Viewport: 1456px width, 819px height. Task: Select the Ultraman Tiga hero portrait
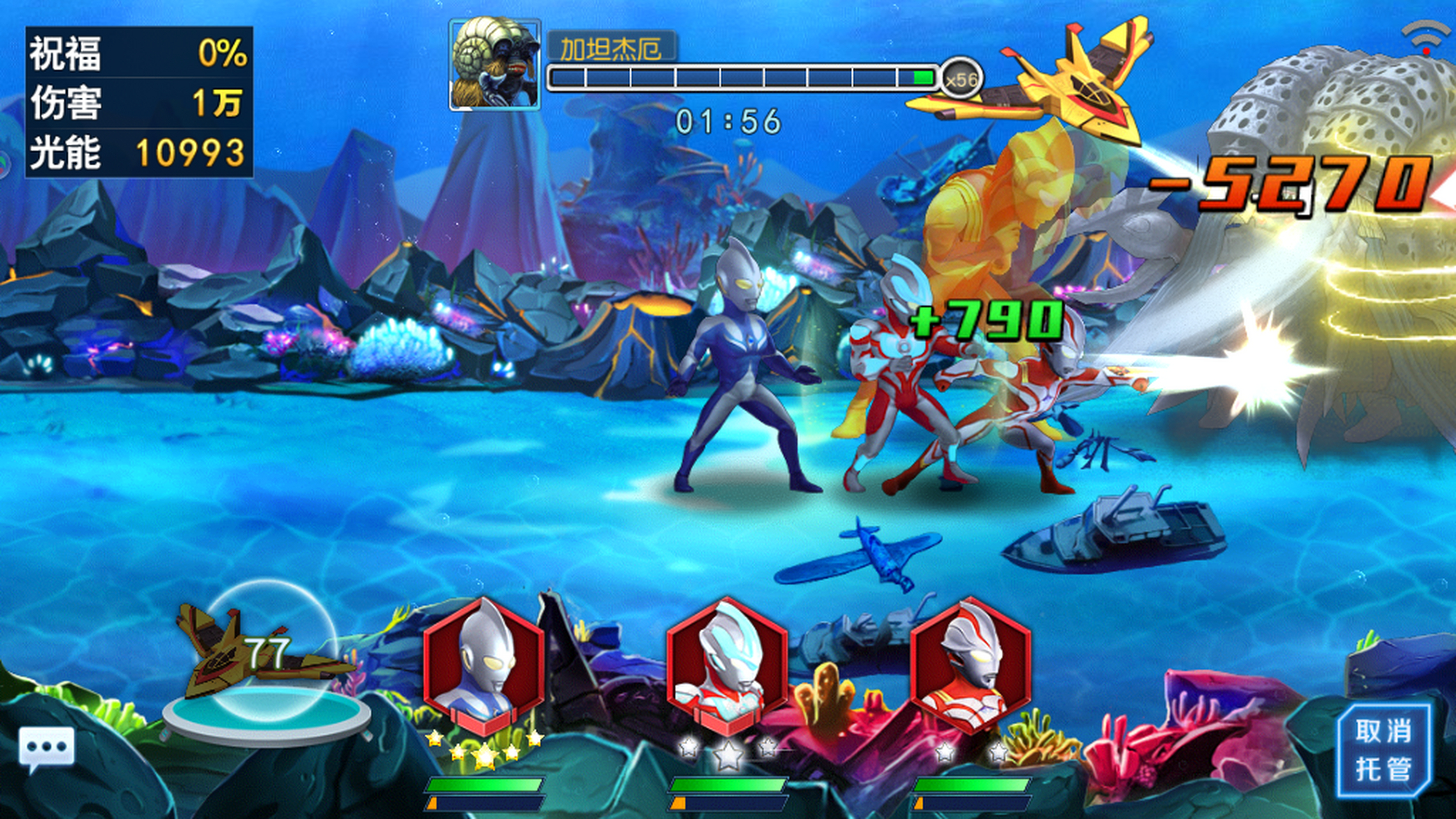[484, 665]
